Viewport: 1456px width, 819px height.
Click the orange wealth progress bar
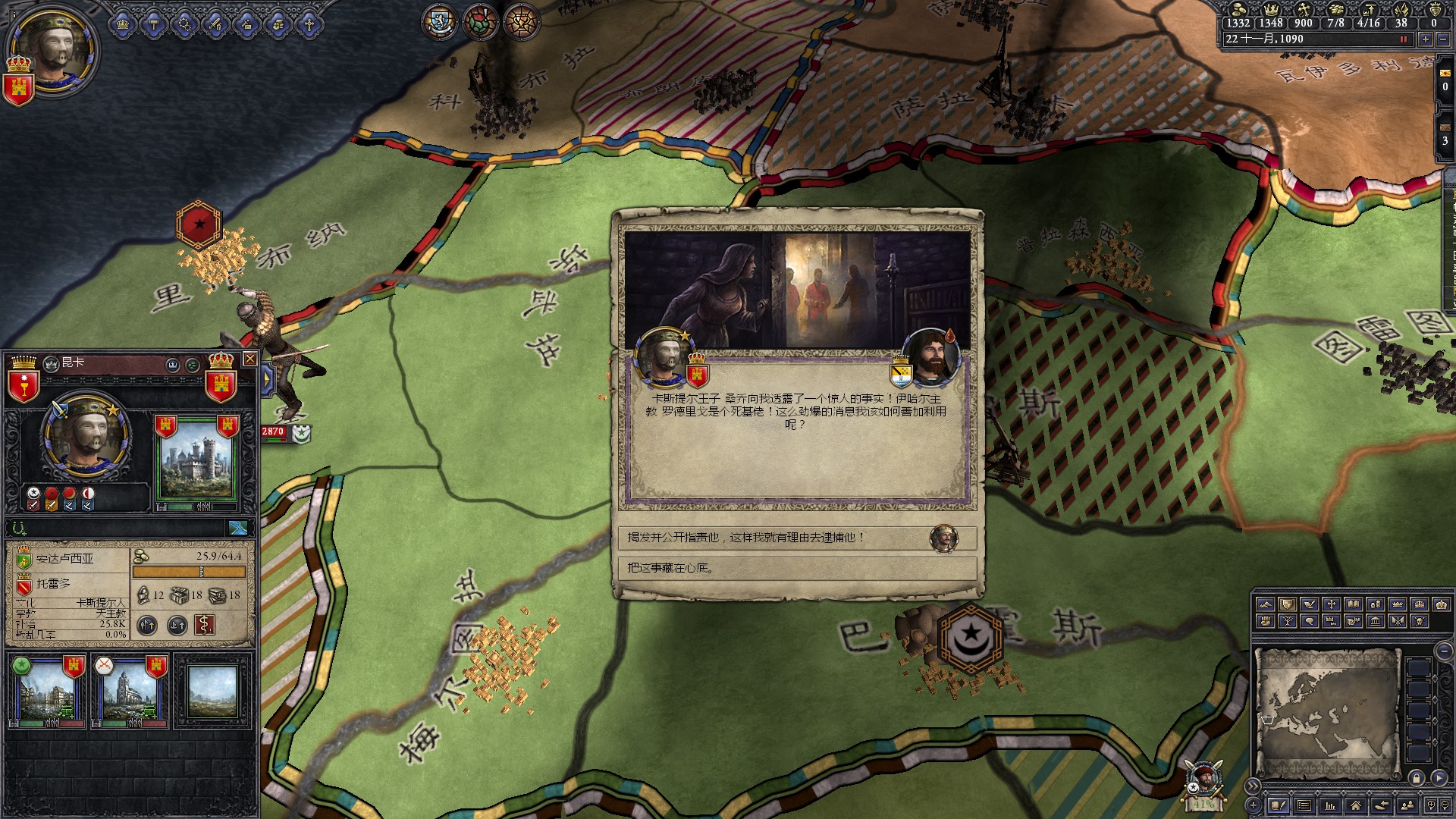(188, 571)
